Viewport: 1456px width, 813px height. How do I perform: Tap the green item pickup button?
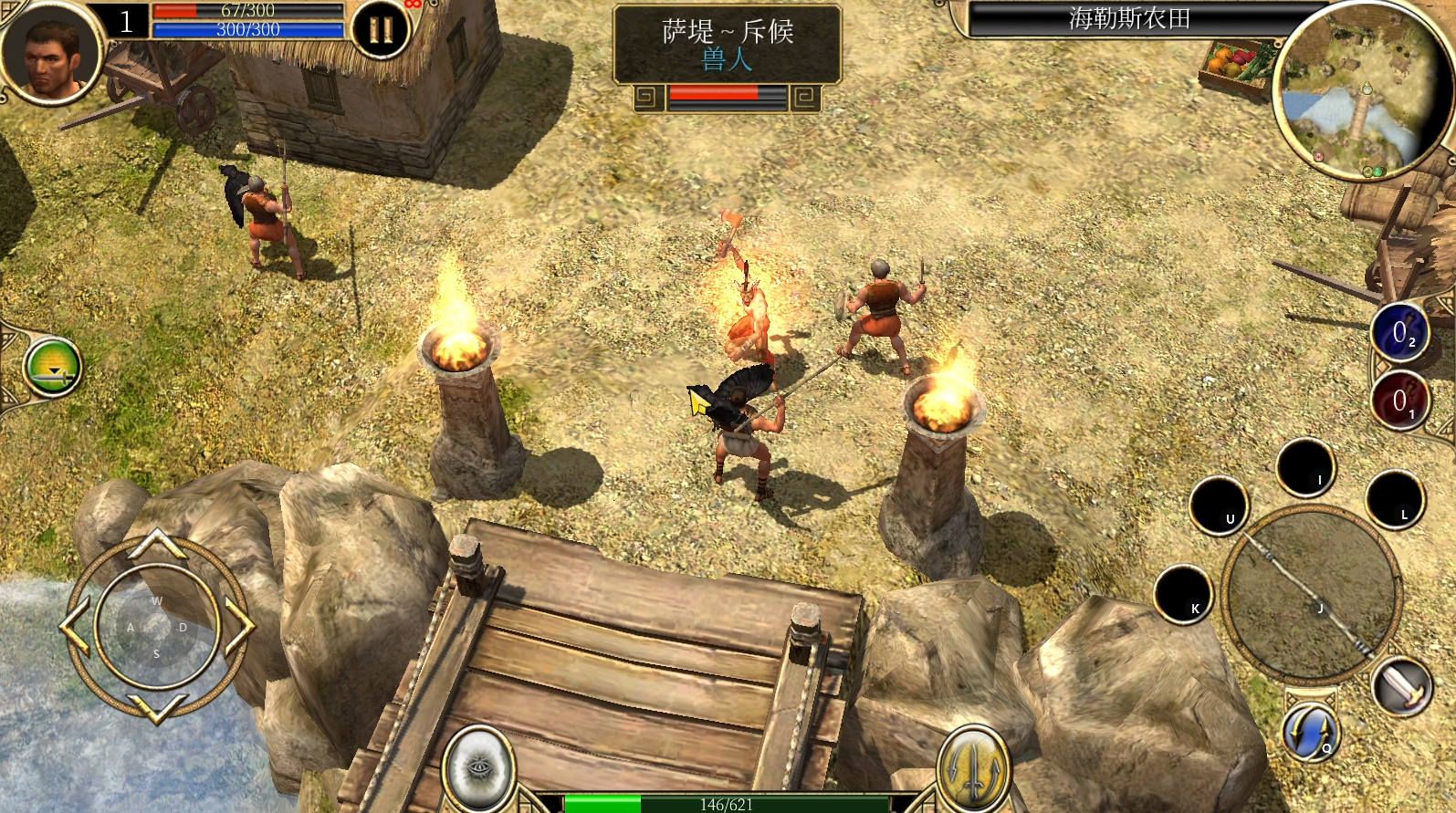pos(53,369)
